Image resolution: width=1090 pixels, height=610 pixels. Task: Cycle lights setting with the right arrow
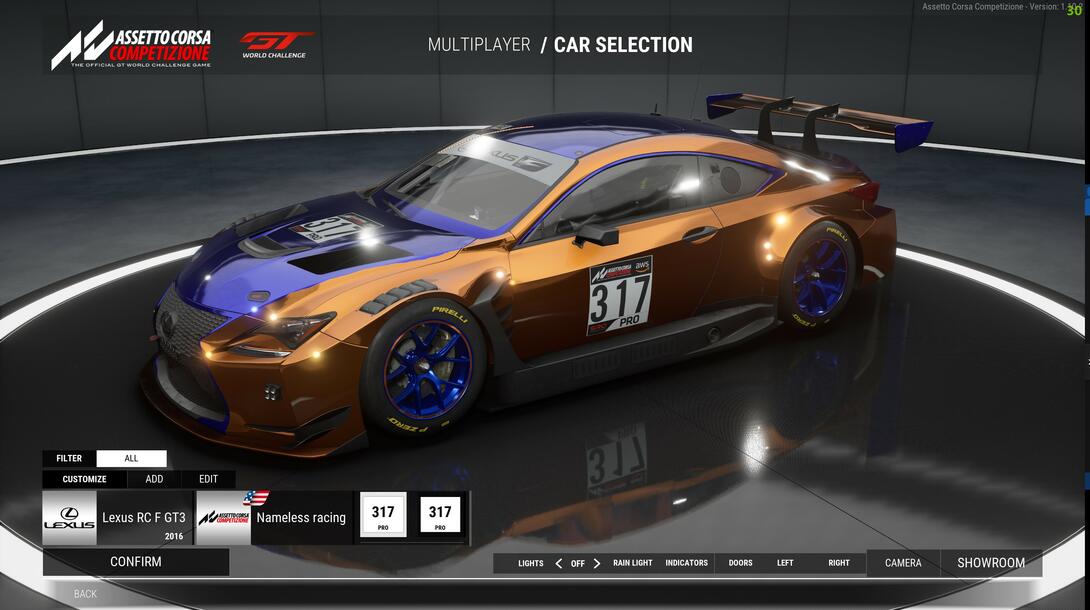pos(597,563)
